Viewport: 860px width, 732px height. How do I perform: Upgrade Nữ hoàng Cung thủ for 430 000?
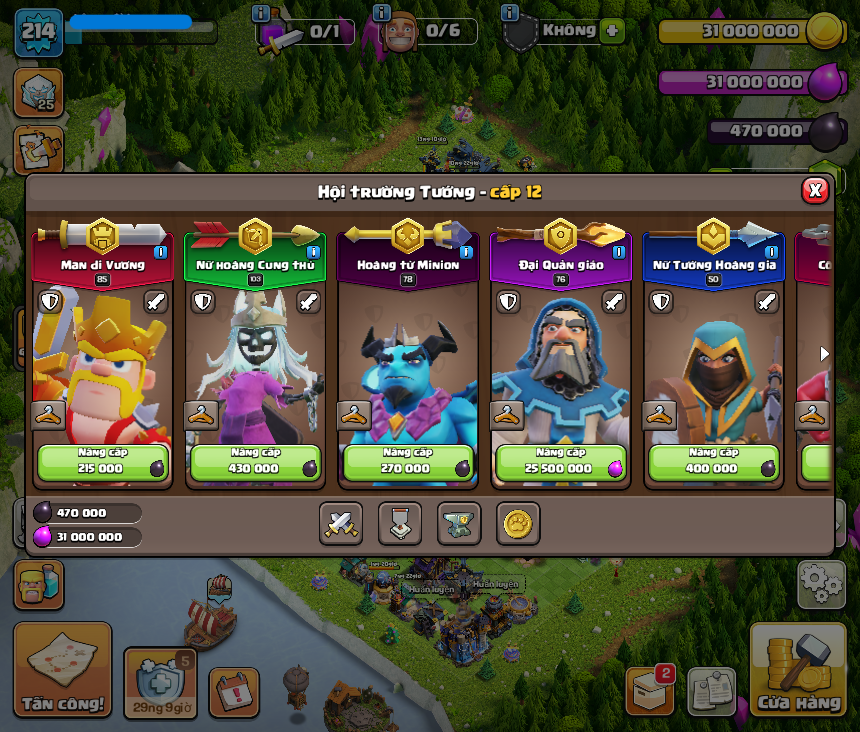tap(255, 463)
